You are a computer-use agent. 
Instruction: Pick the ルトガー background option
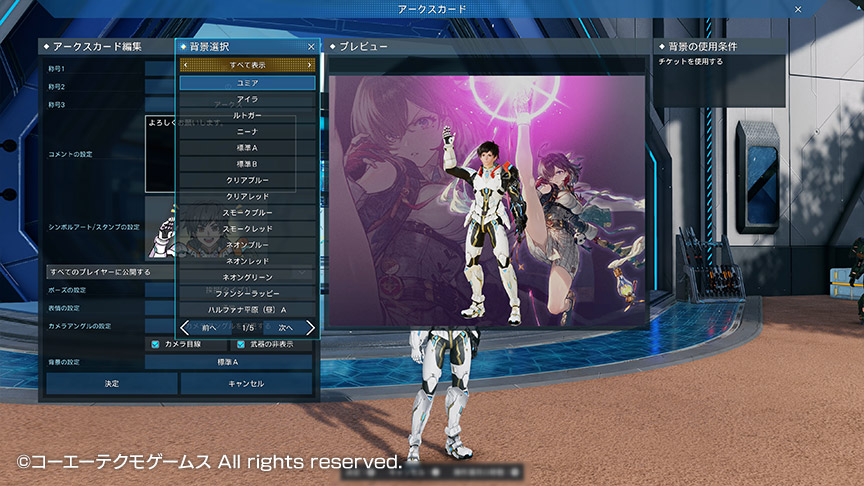tap(247, 115)
